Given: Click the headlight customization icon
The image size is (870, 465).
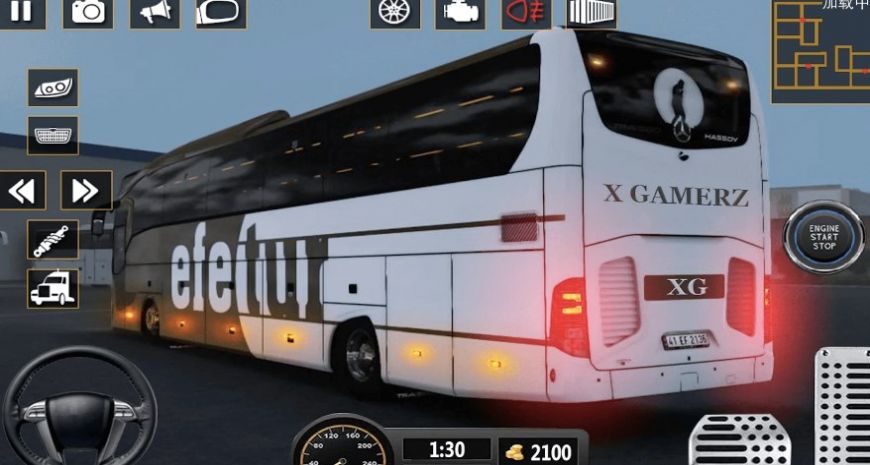Looking at the screenshot, I should click(53, 88).
